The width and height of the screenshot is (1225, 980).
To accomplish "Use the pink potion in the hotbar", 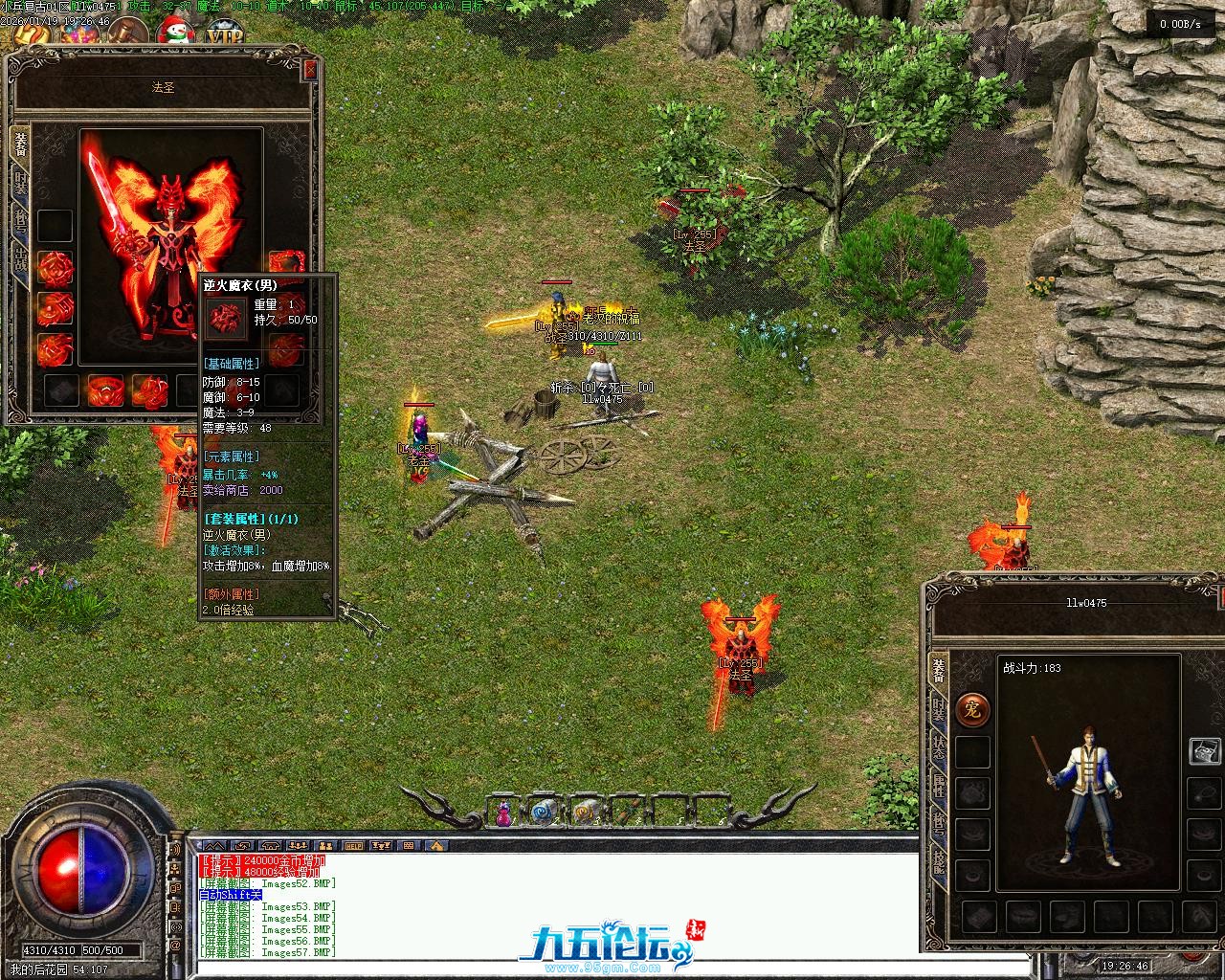I will pyautogui.click(x=502, y=813).
